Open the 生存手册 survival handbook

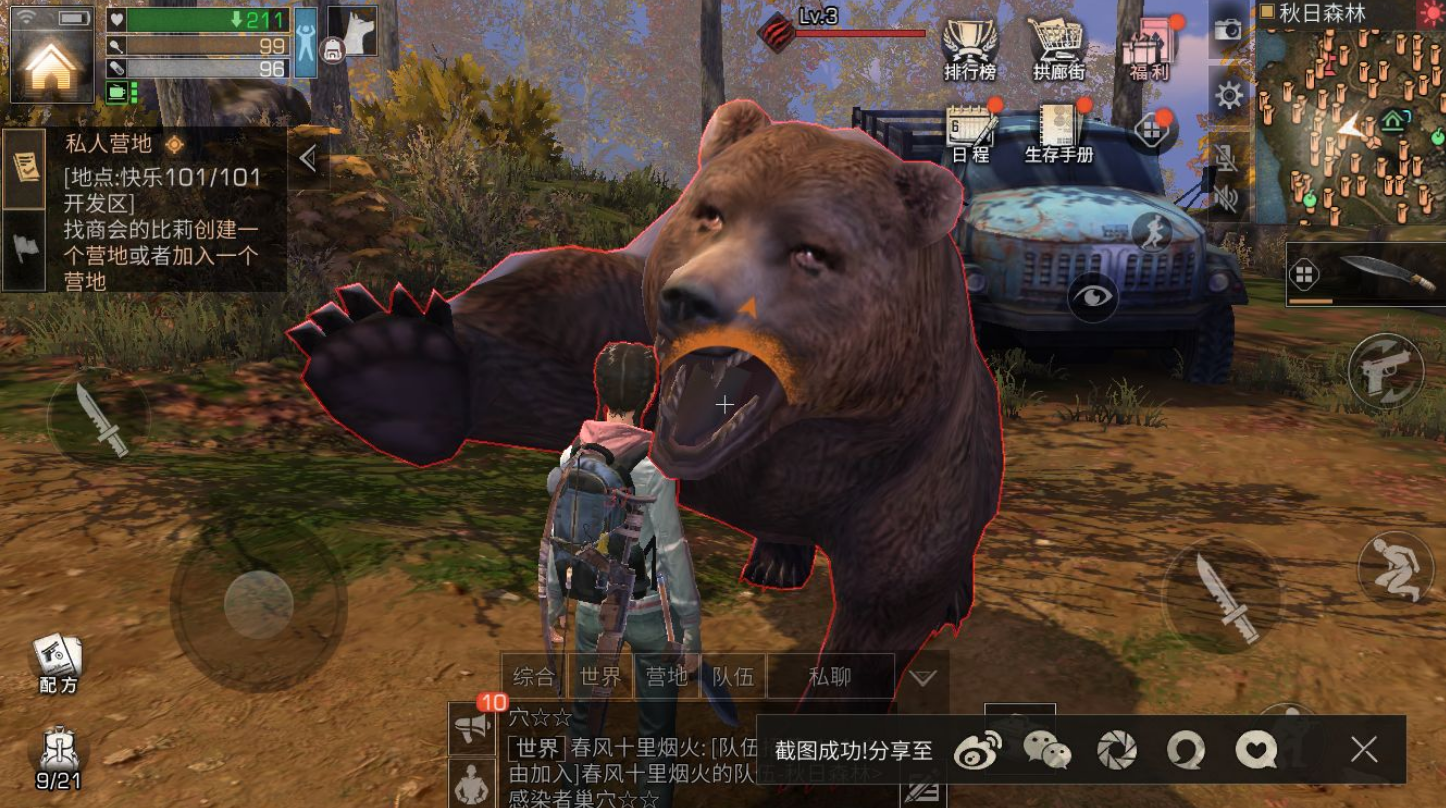(1059, 132)
